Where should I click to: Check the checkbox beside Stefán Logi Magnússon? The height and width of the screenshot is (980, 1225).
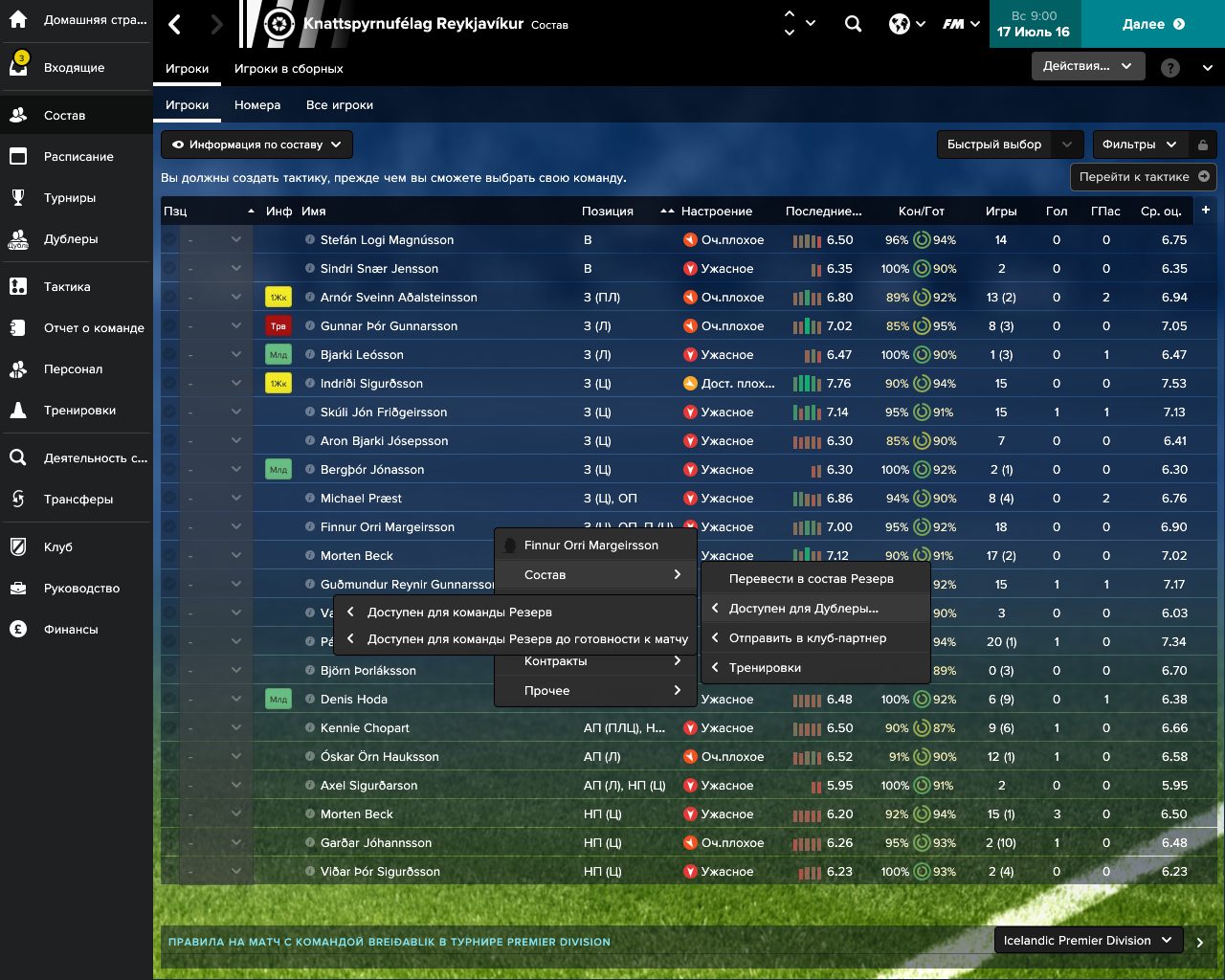168,240
